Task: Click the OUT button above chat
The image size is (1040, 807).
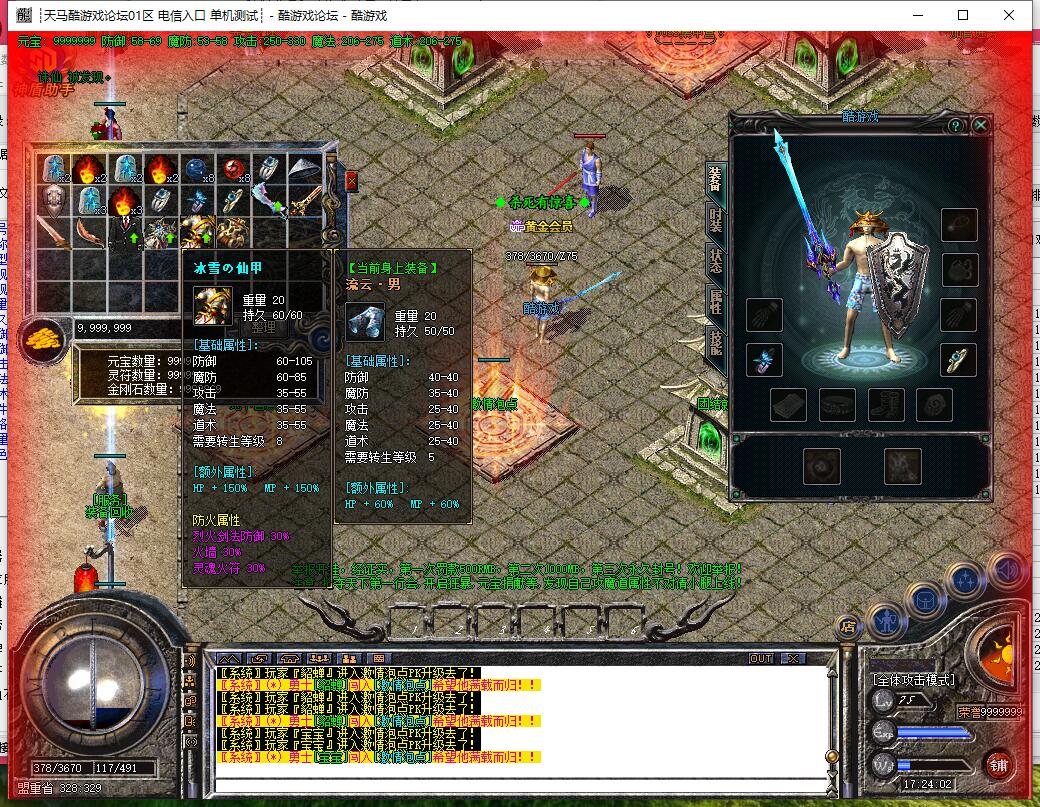Action: coord(761,659)
